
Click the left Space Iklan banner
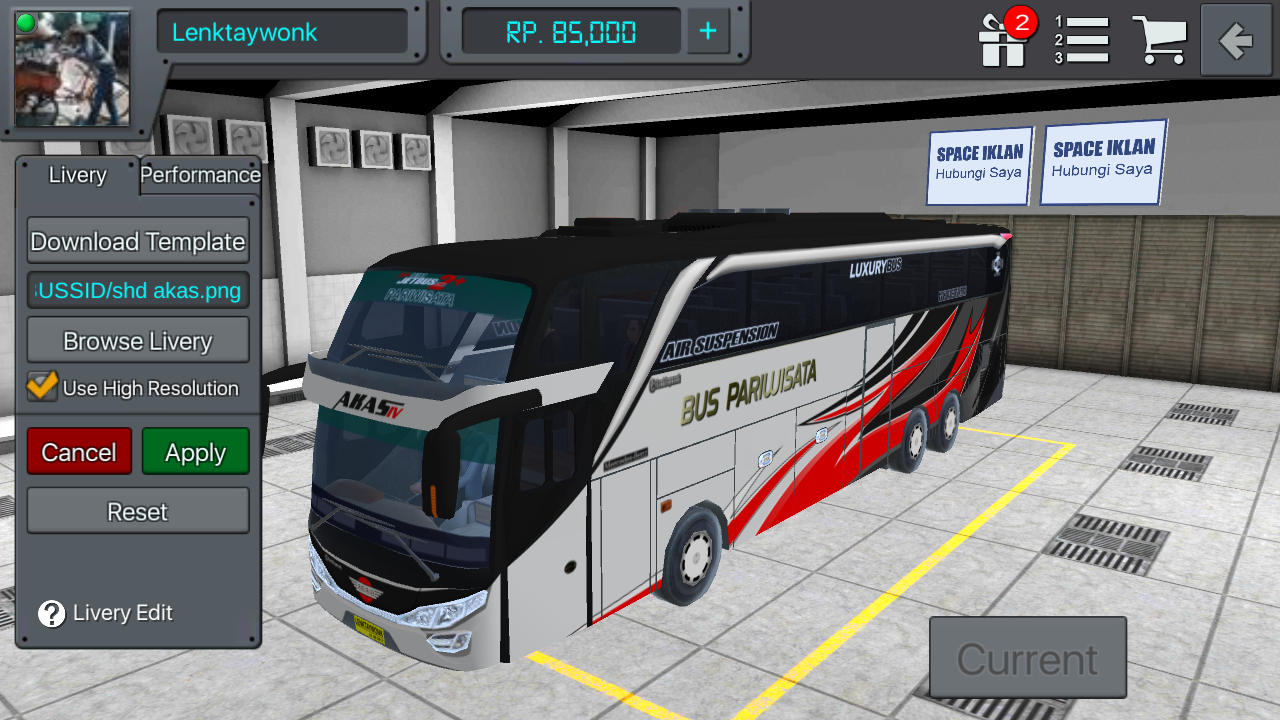tap(978, 164)
